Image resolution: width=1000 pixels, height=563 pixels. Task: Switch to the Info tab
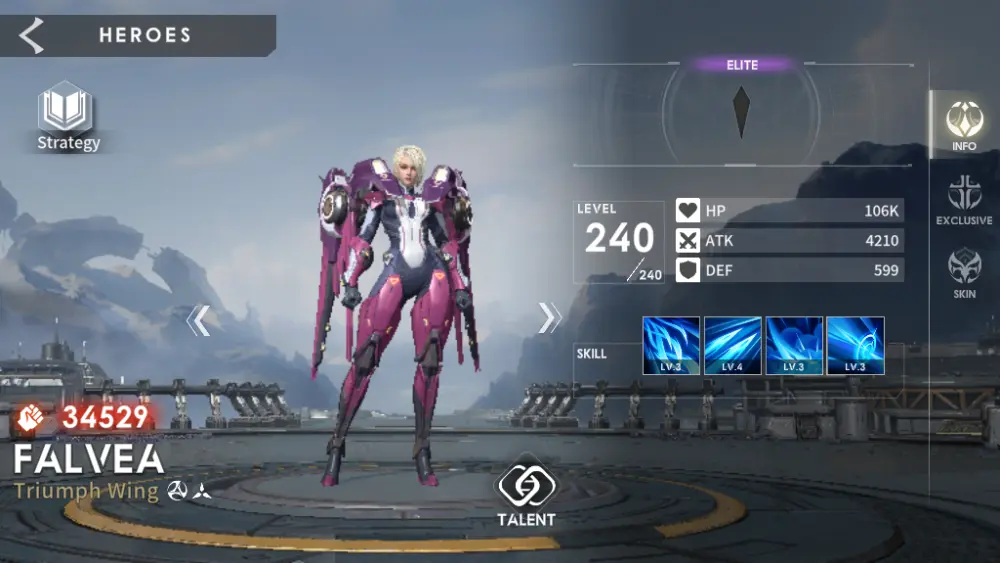coord(964,124)
